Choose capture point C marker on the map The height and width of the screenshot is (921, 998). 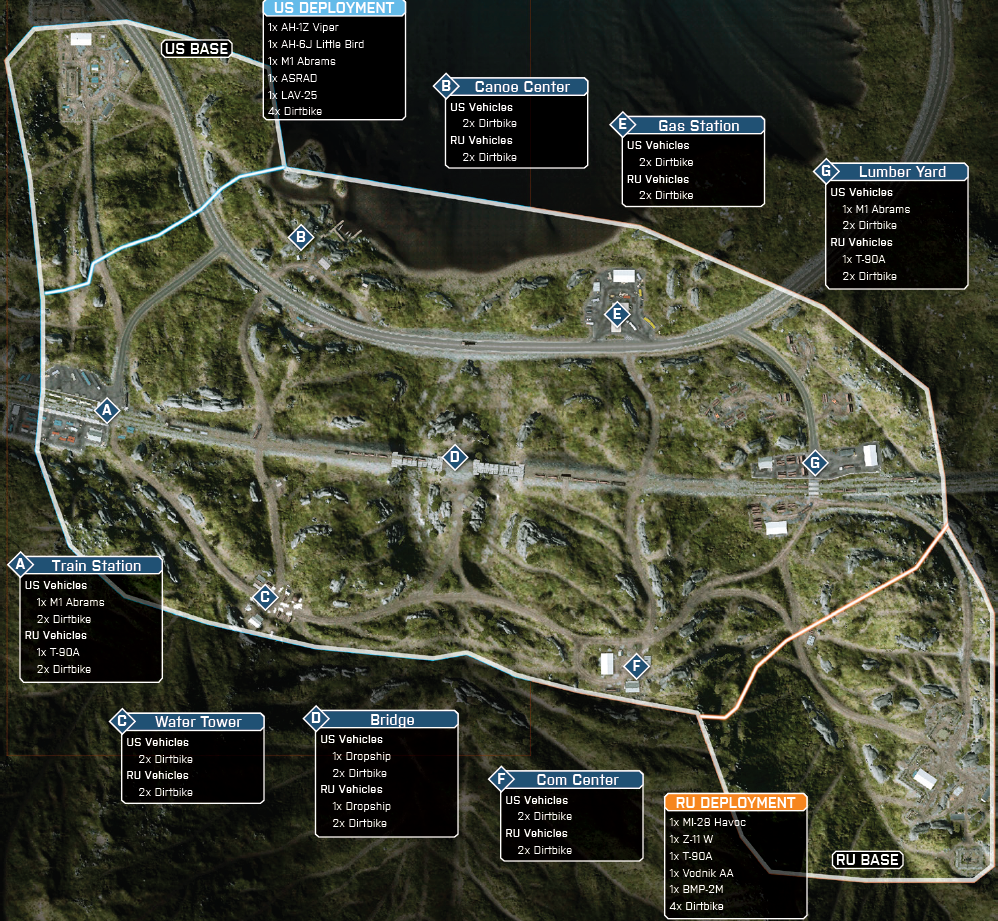[265, 598]
